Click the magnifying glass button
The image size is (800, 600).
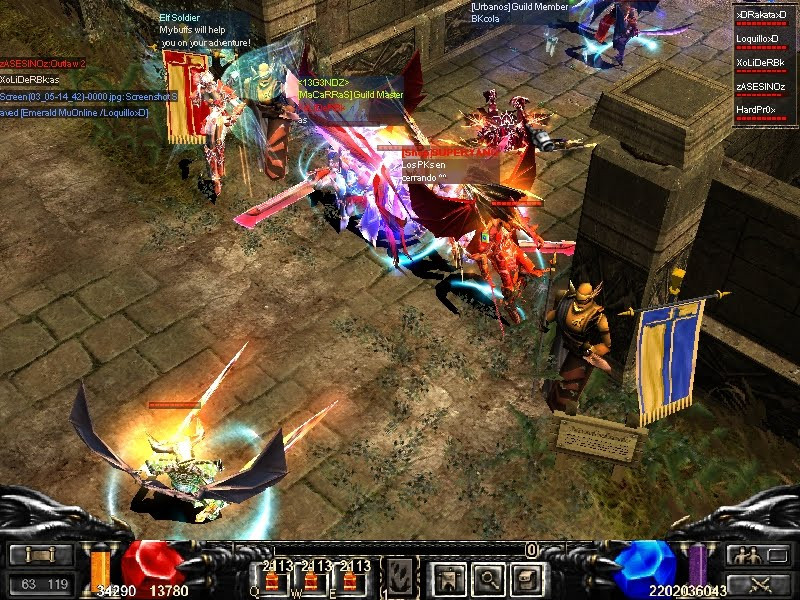[488, 578]
